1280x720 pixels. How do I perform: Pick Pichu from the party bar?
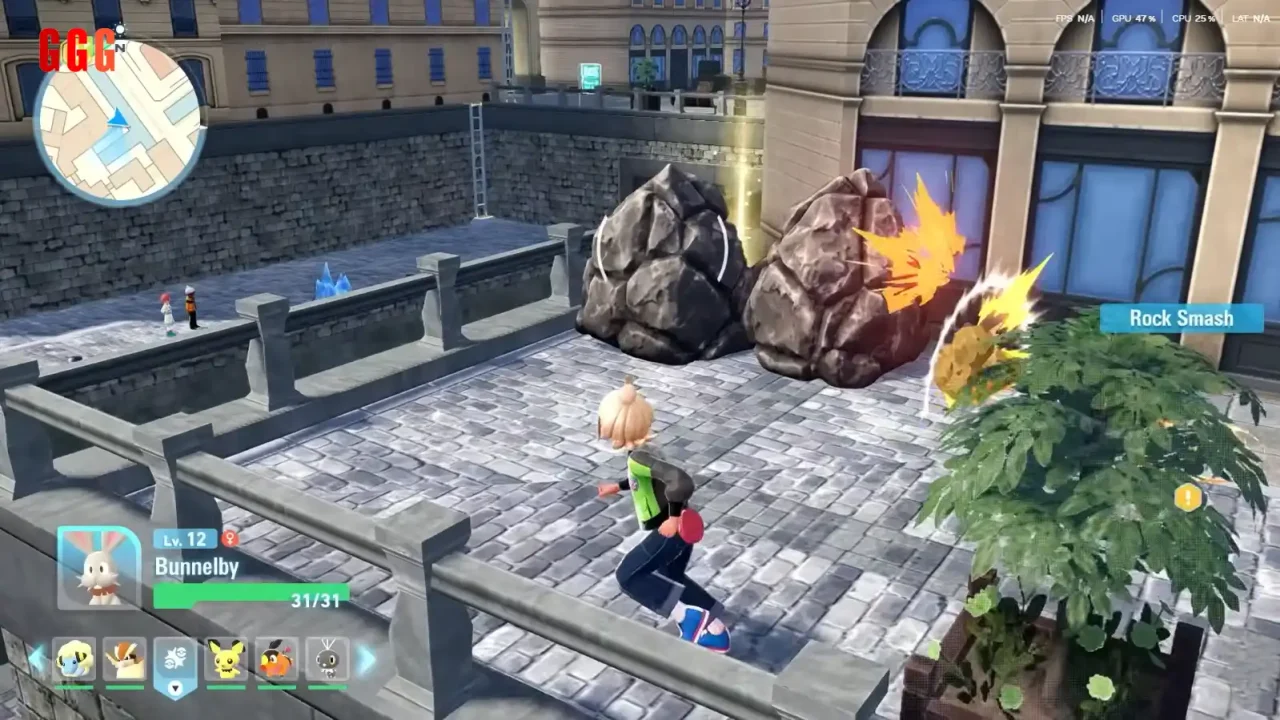[227, 660]
